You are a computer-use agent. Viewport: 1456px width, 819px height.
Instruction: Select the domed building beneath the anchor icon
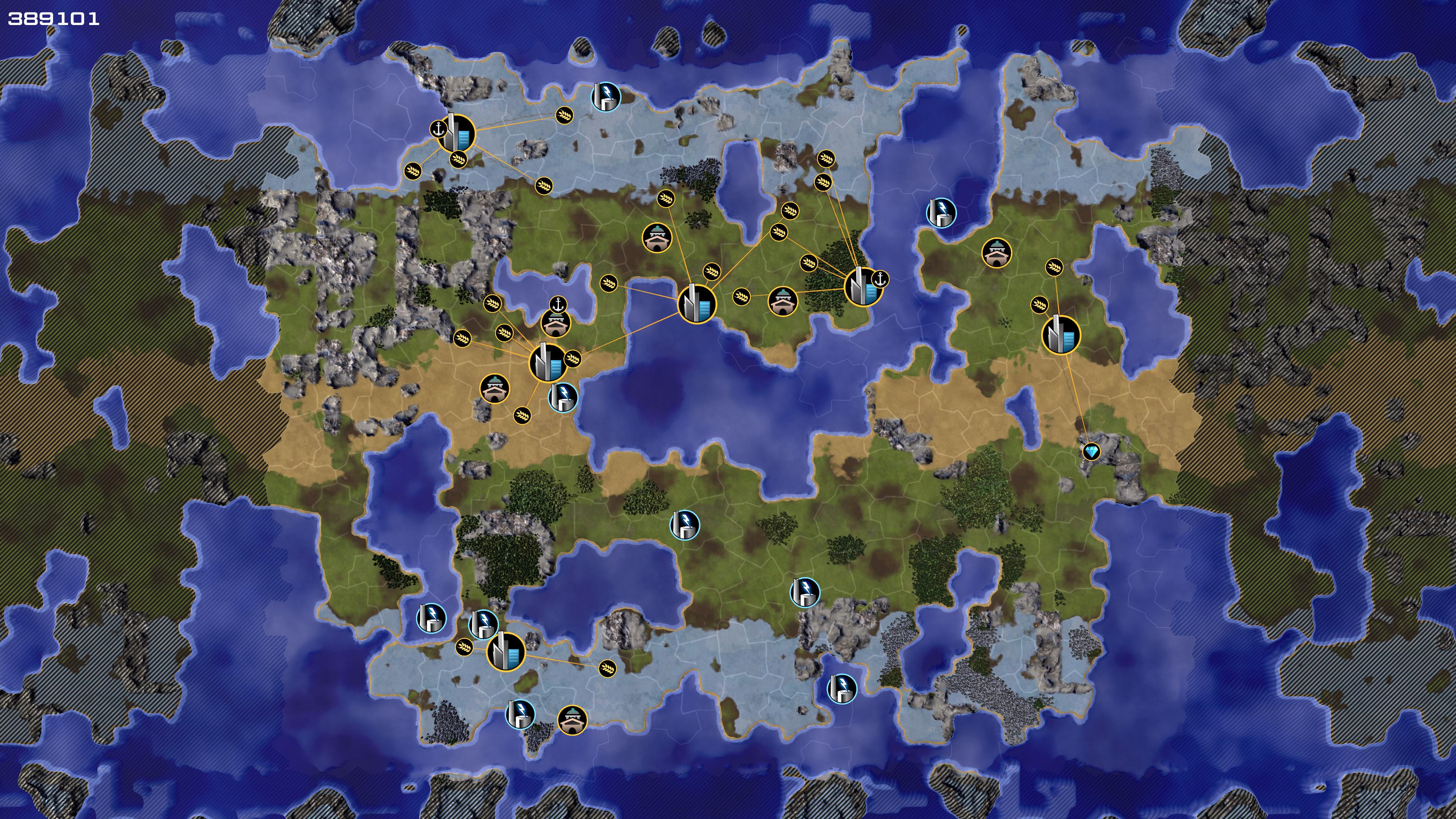point(555,324)
